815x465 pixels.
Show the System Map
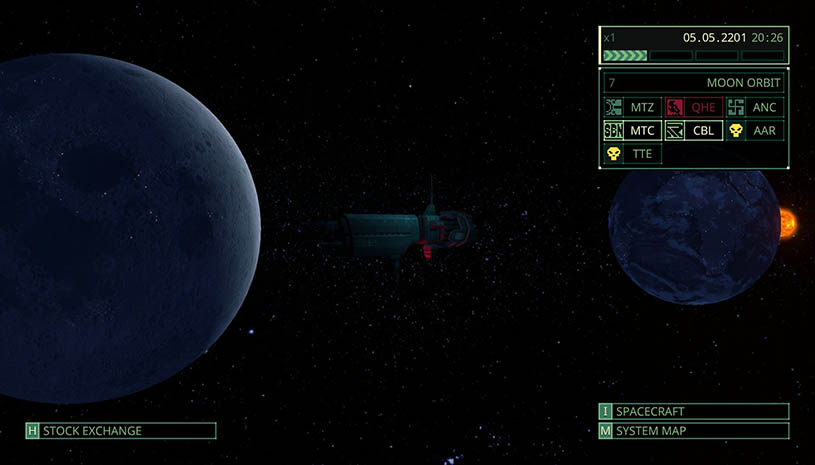(x=693, y=431)
